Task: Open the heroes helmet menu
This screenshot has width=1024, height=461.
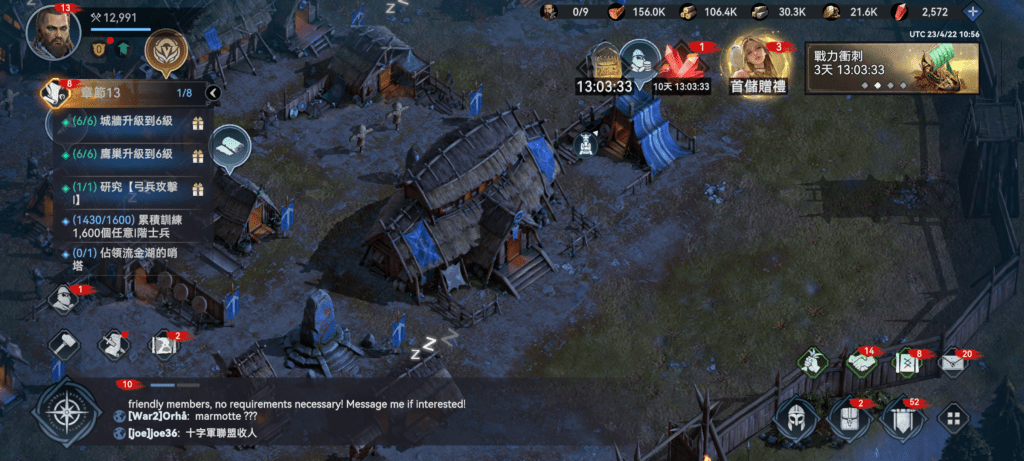Action: pos(793,417)
